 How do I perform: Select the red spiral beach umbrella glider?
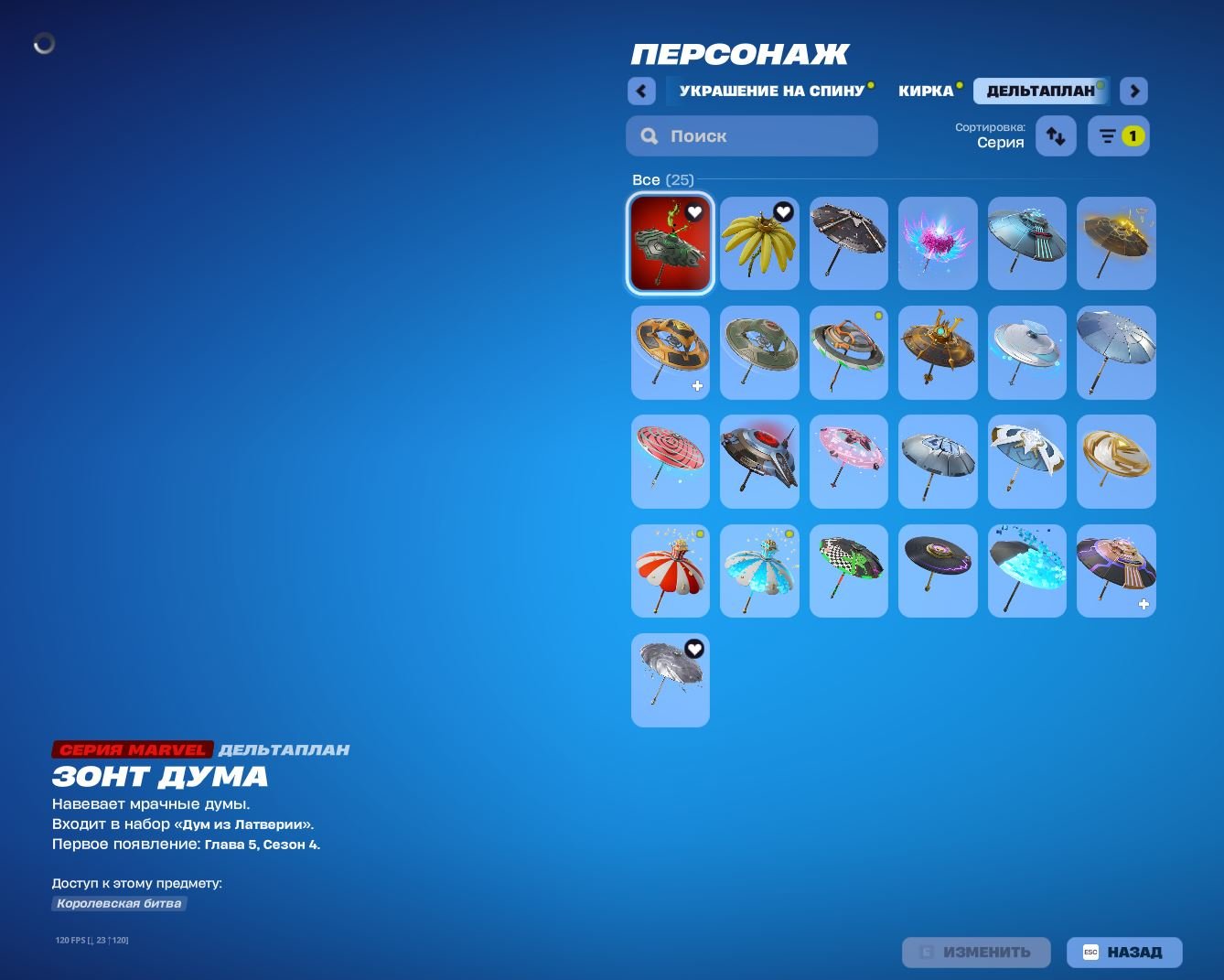670,461
